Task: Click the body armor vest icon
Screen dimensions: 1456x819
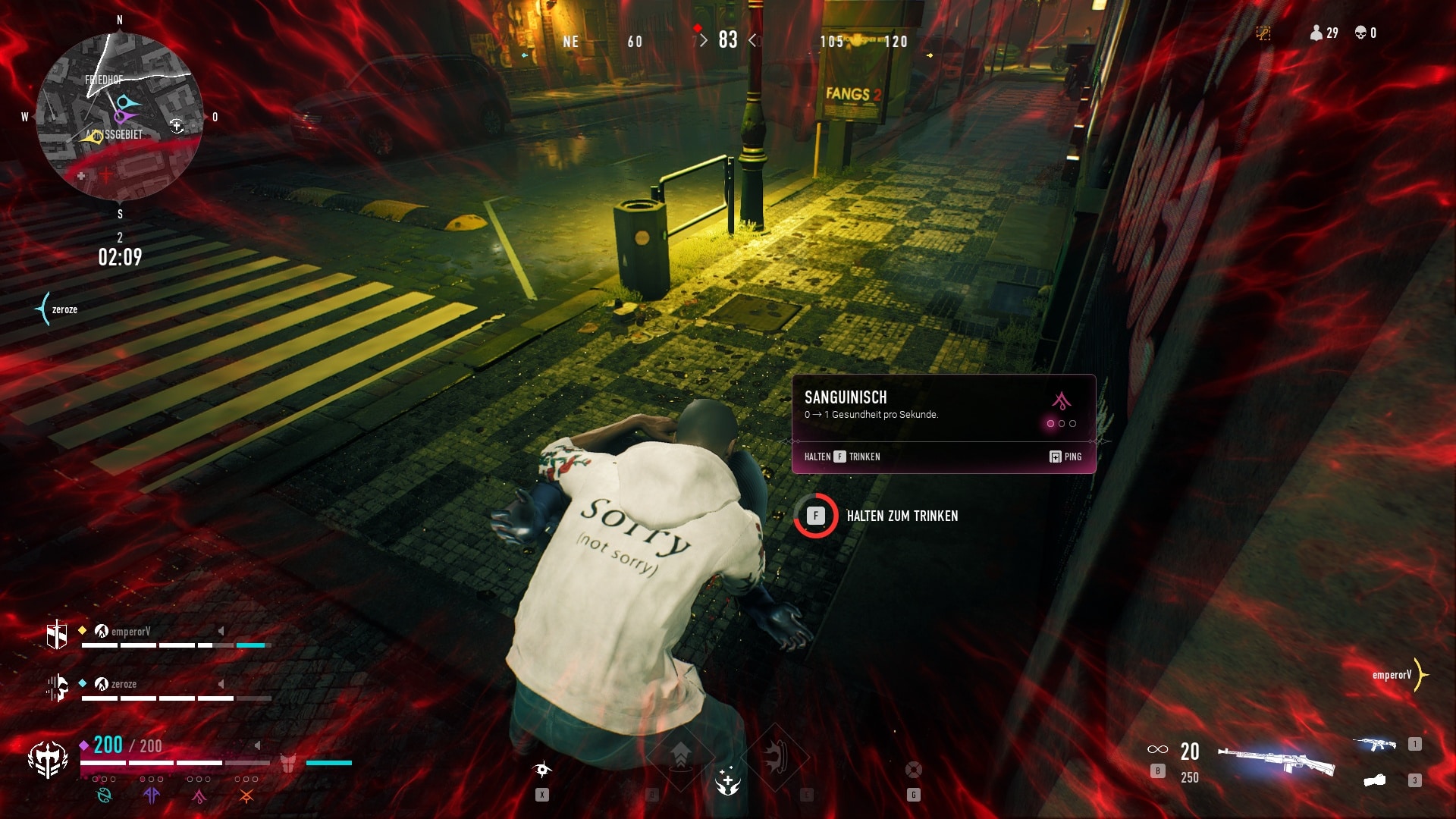Action: [288, 763]
